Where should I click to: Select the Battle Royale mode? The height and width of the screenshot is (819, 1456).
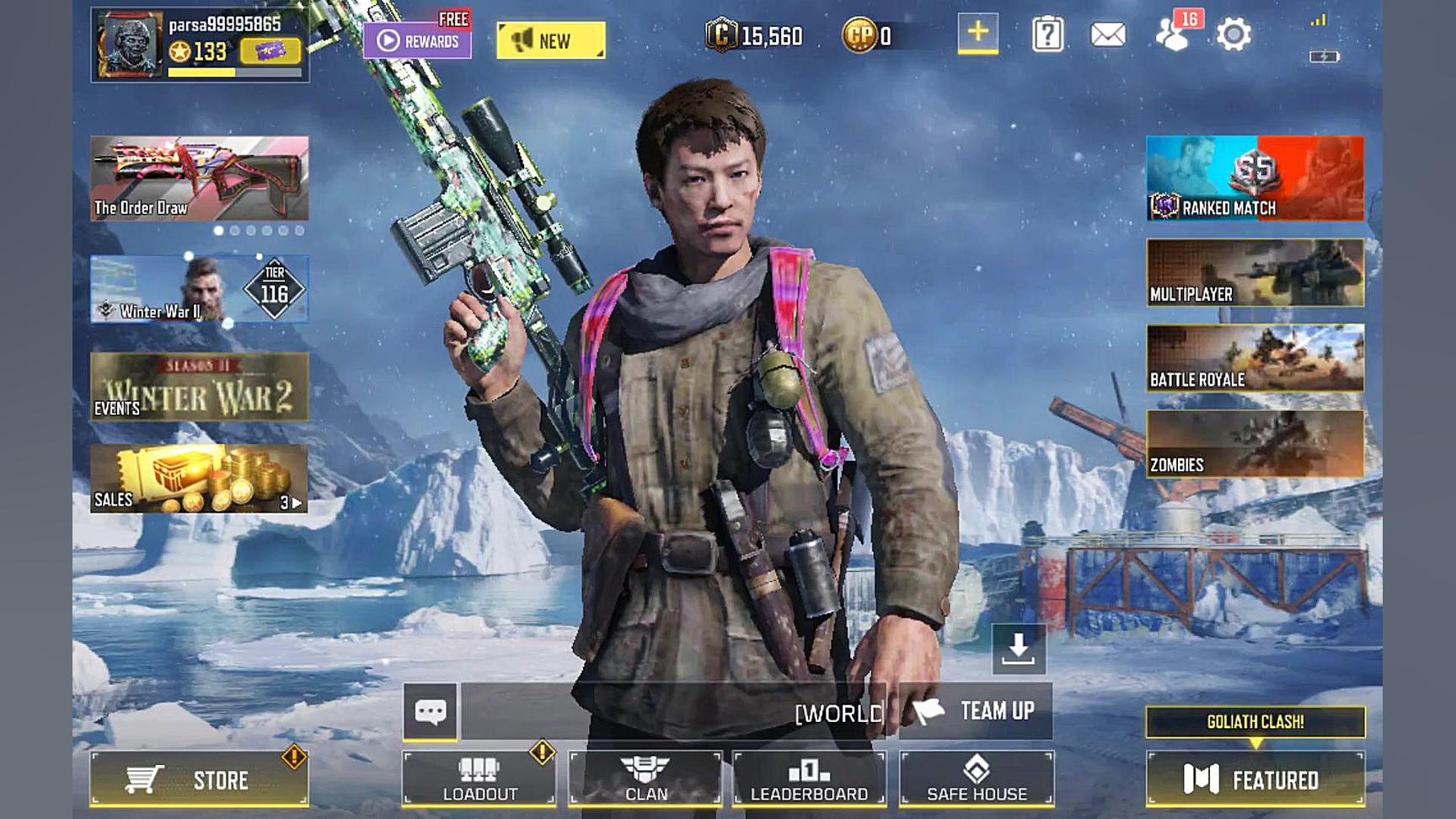click(x=1255, y=358)
